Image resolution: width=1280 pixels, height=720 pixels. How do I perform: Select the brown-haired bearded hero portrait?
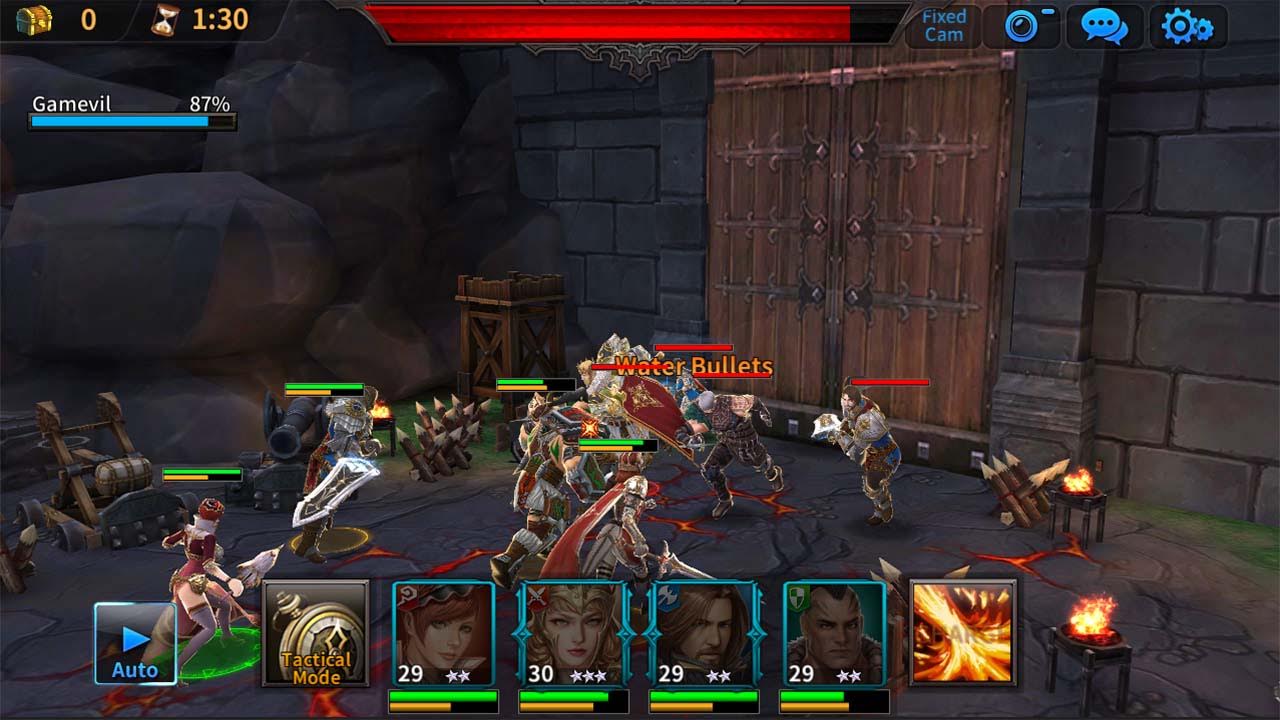pyautogui.click(x=703, y=633)
